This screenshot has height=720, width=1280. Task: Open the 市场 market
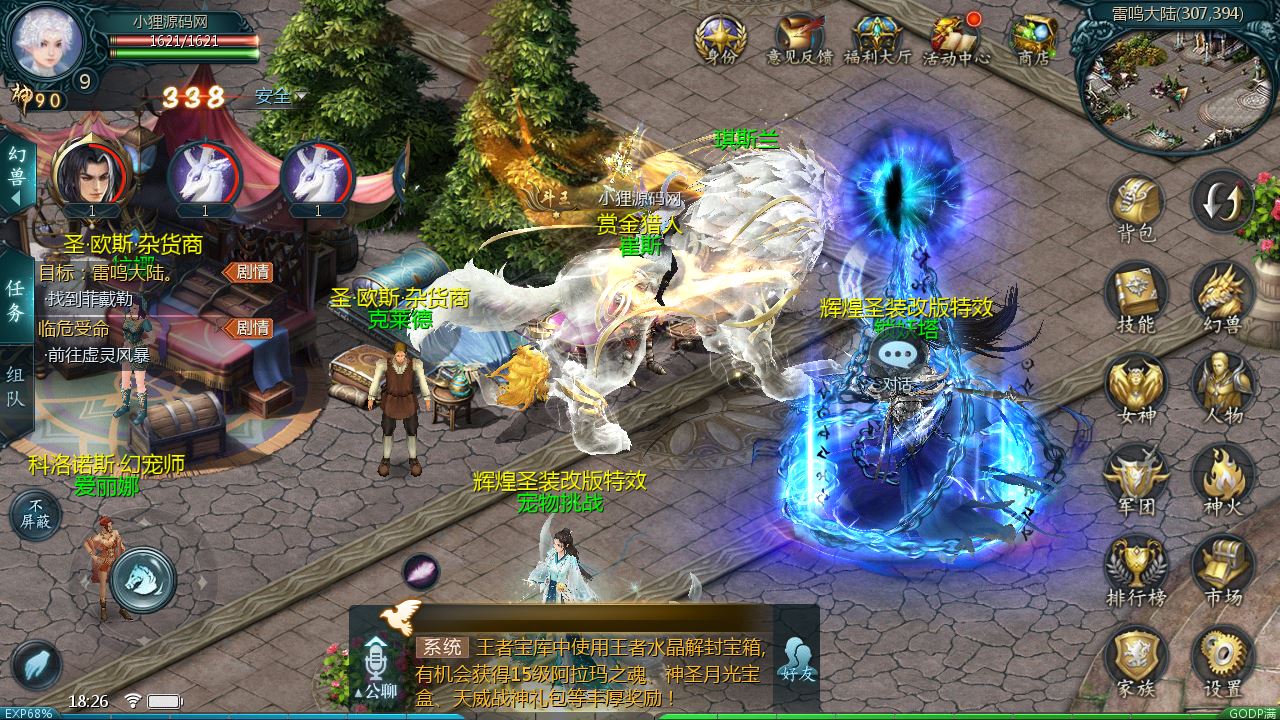coord(1222,570)
